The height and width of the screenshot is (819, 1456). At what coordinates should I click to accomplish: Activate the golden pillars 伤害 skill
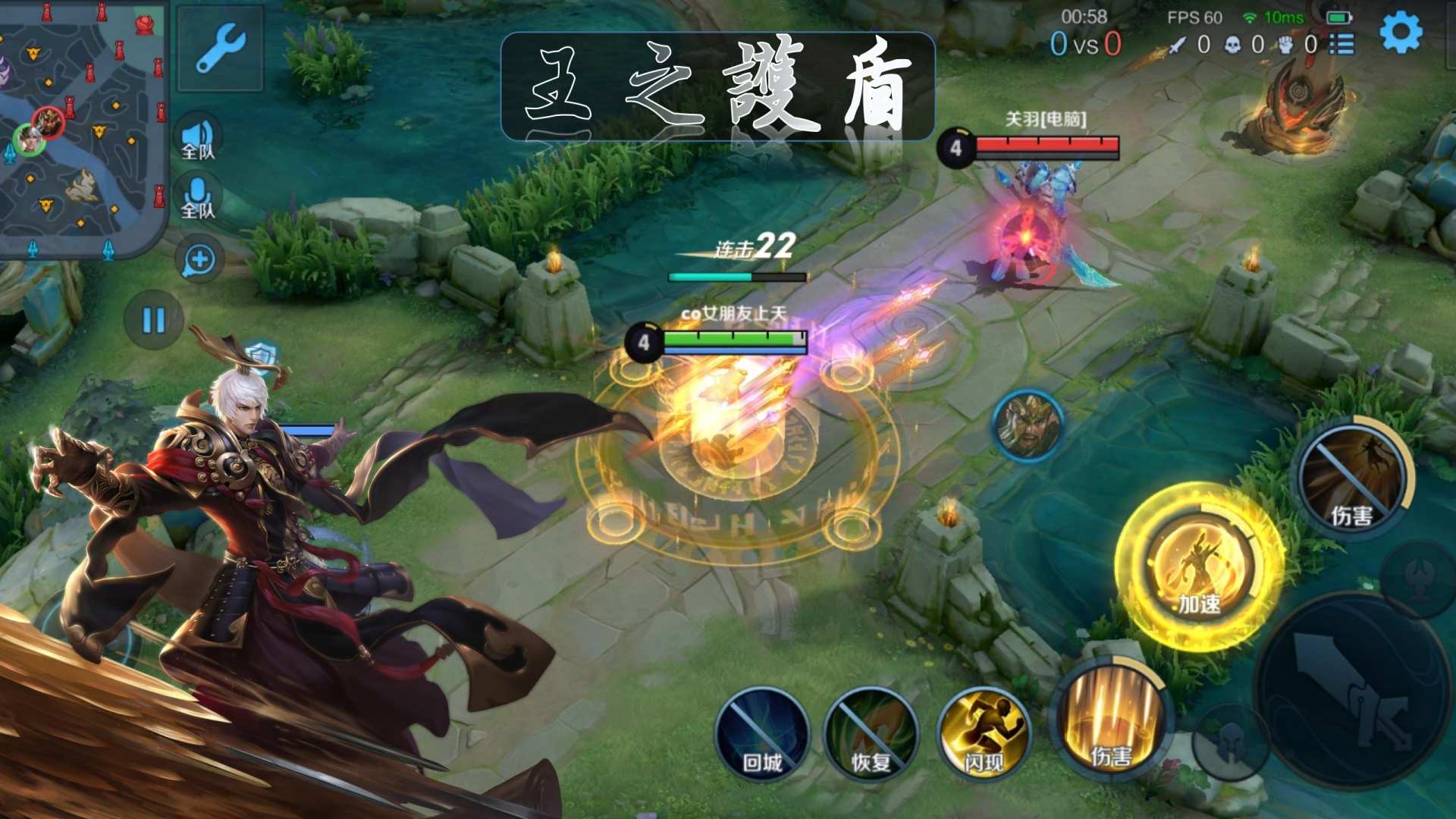[1111, 719]
